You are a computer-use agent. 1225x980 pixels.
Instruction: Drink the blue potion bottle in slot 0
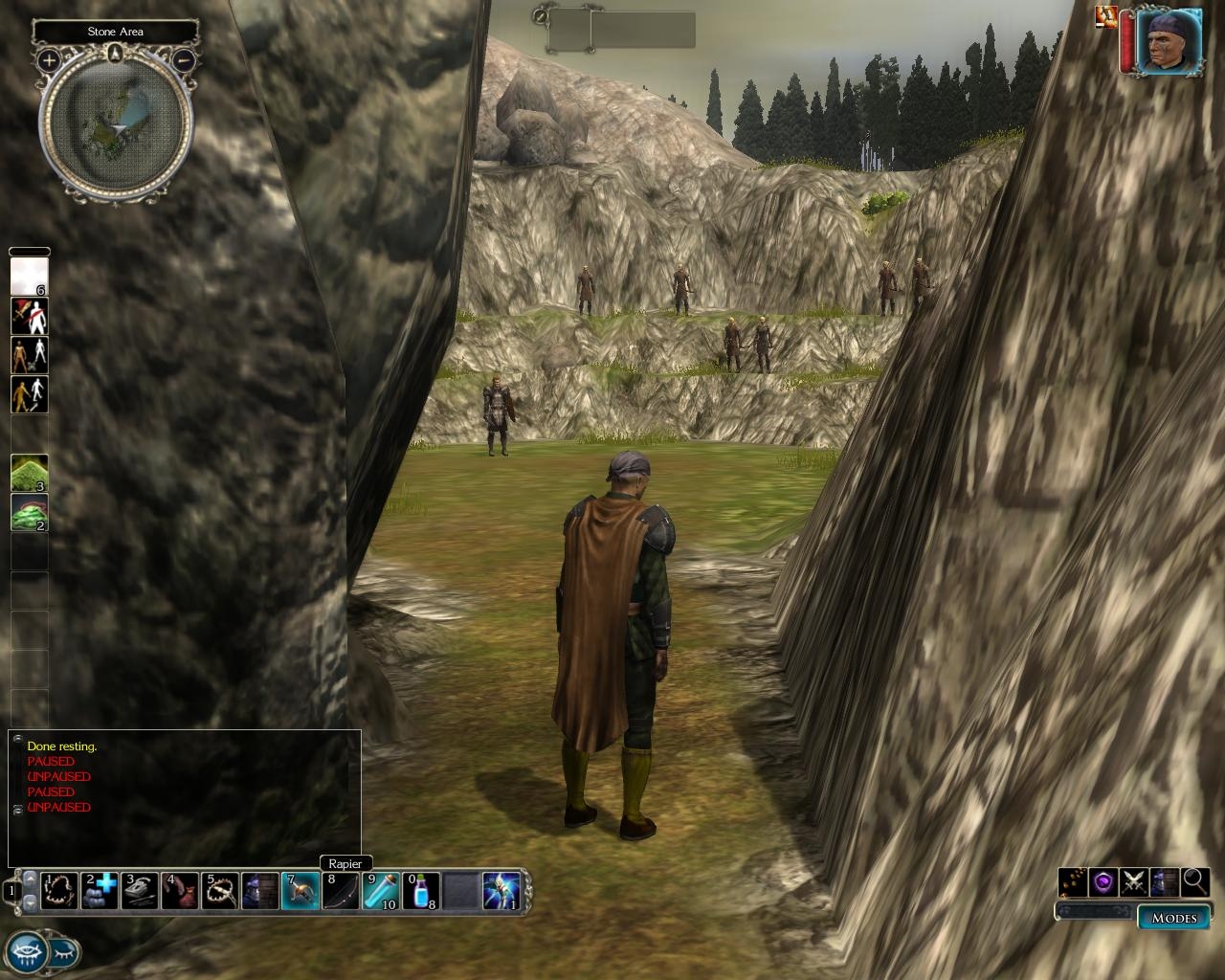click(x=420, y=891)
